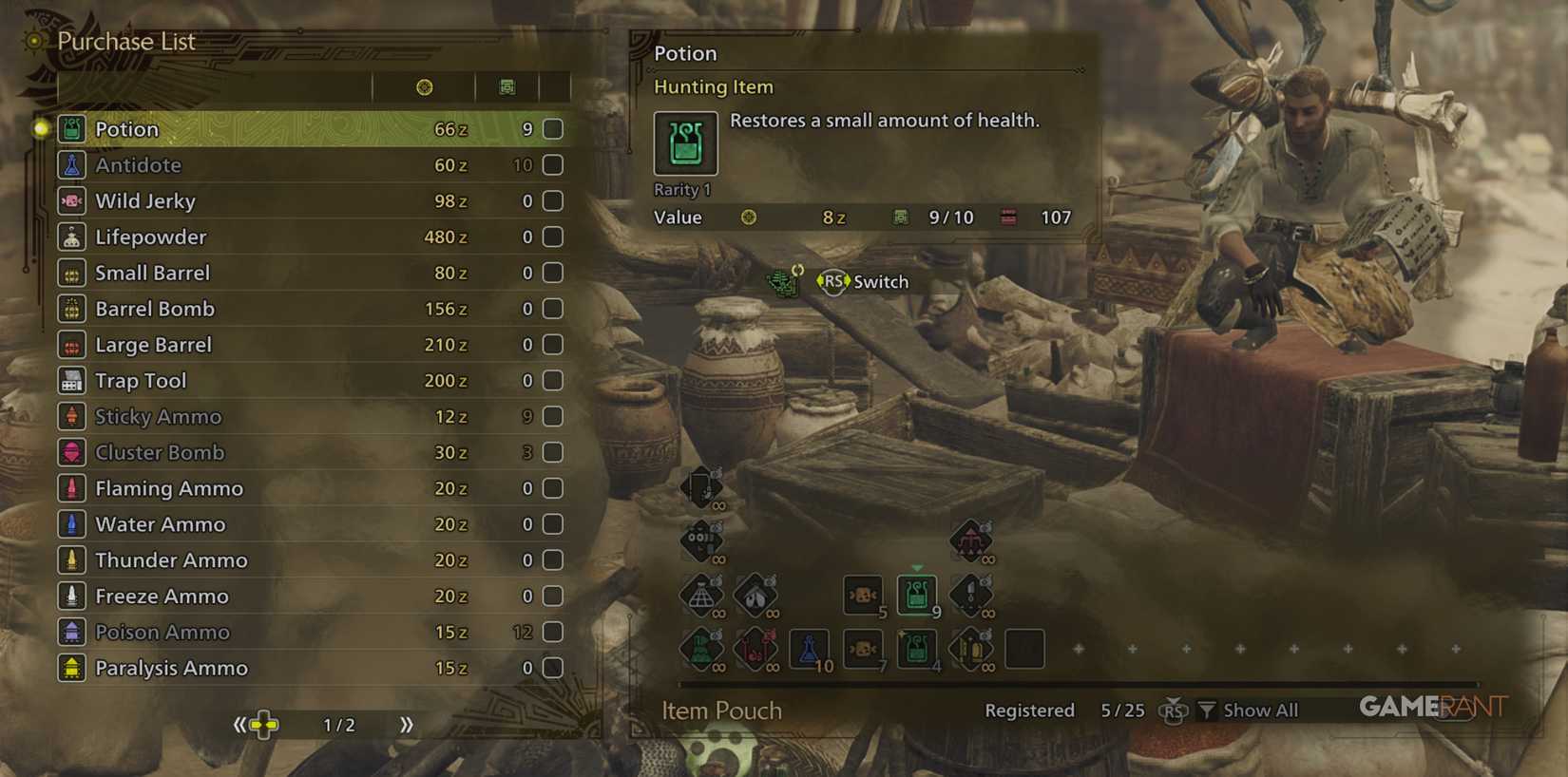
Task: Check the Paralysis Ammo checkbox
Action: point(551,668)
